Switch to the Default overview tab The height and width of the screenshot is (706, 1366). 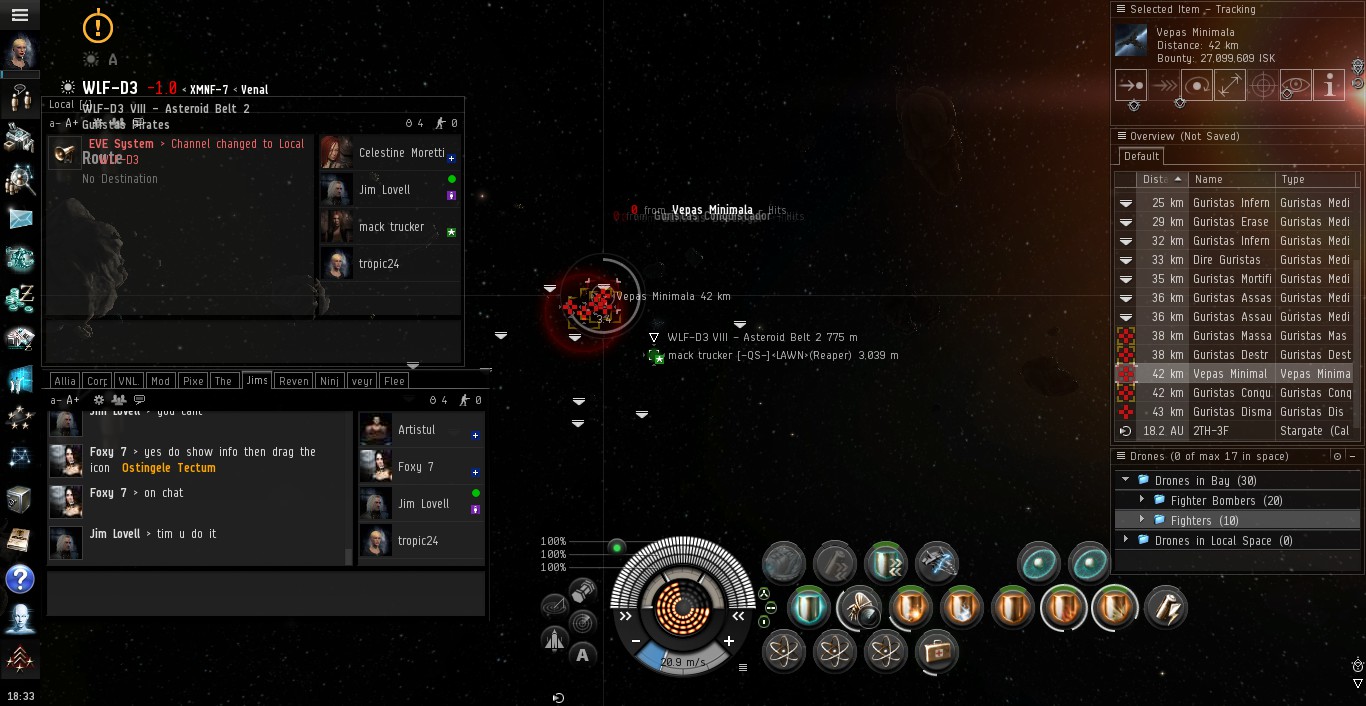[x=1141, y=156]
